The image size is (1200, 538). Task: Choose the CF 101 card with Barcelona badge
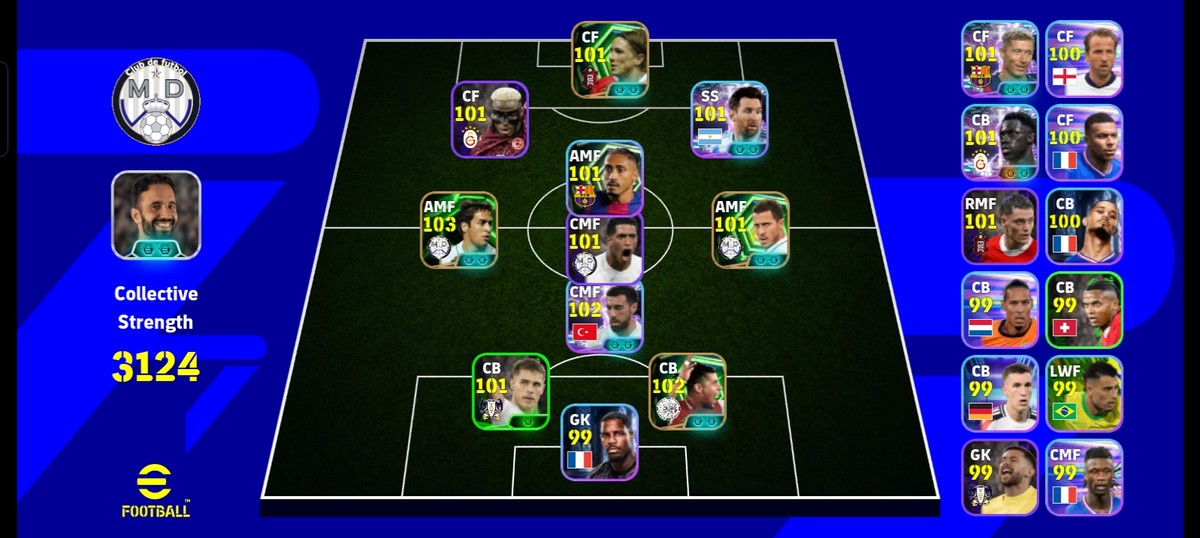[x=1000, y=58]
